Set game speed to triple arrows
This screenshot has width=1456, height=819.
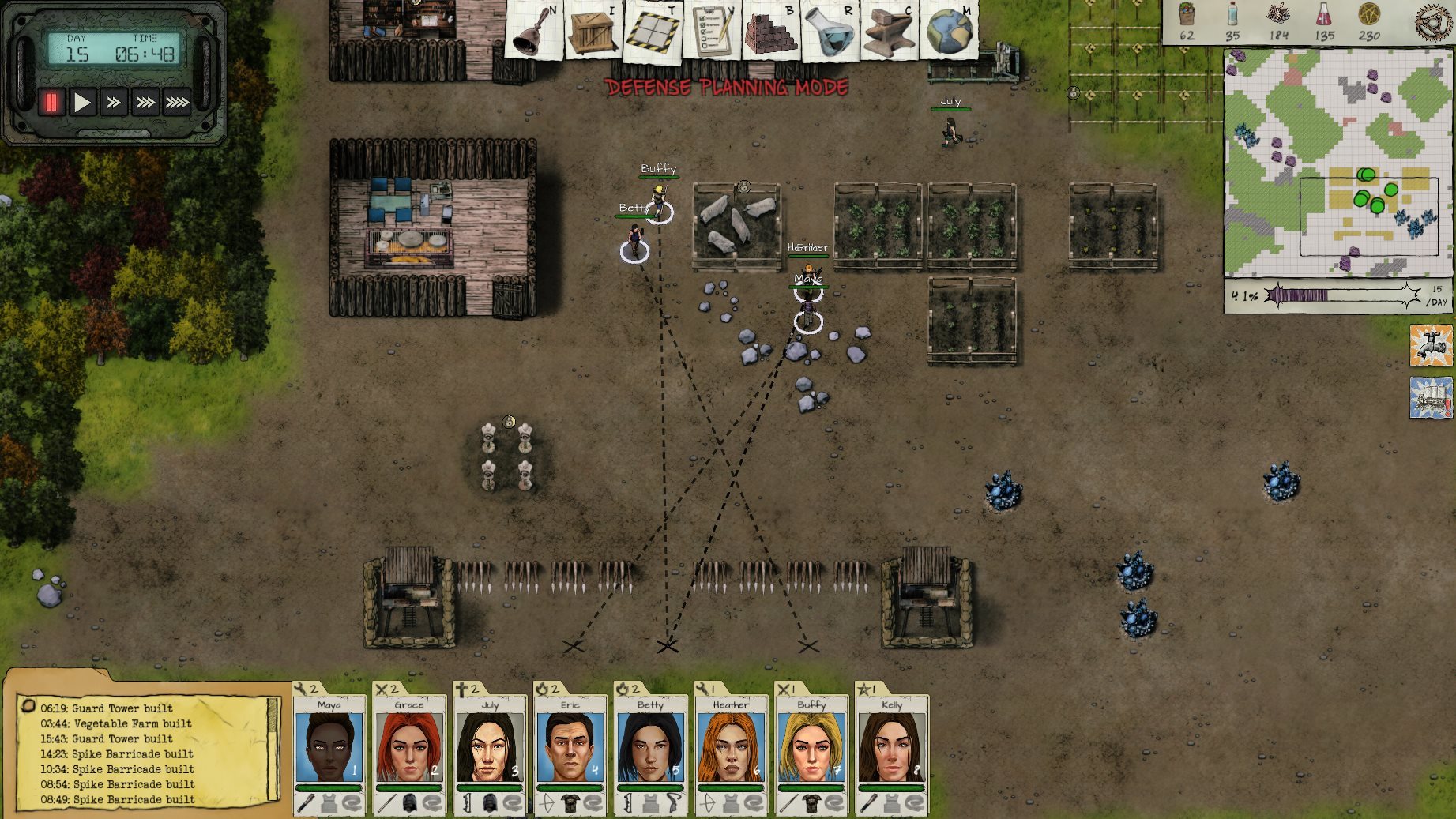coord(145,103)
